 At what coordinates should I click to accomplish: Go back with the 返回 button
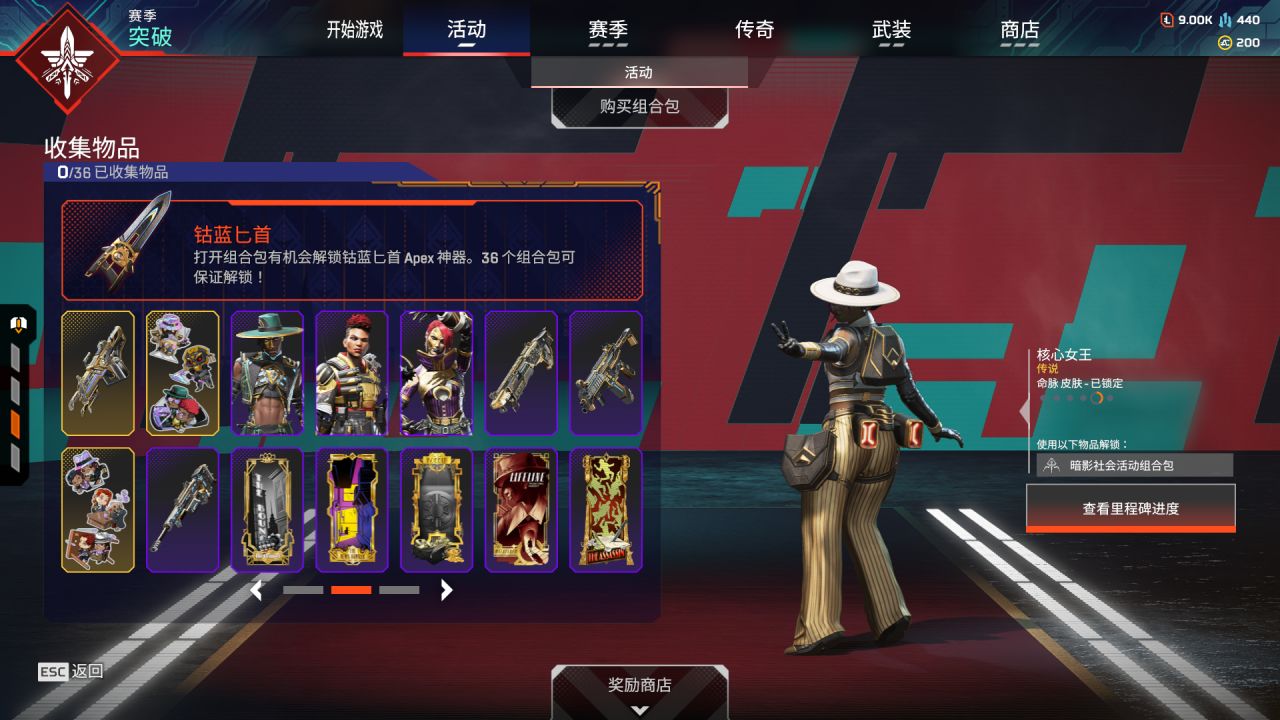point(71,671)
